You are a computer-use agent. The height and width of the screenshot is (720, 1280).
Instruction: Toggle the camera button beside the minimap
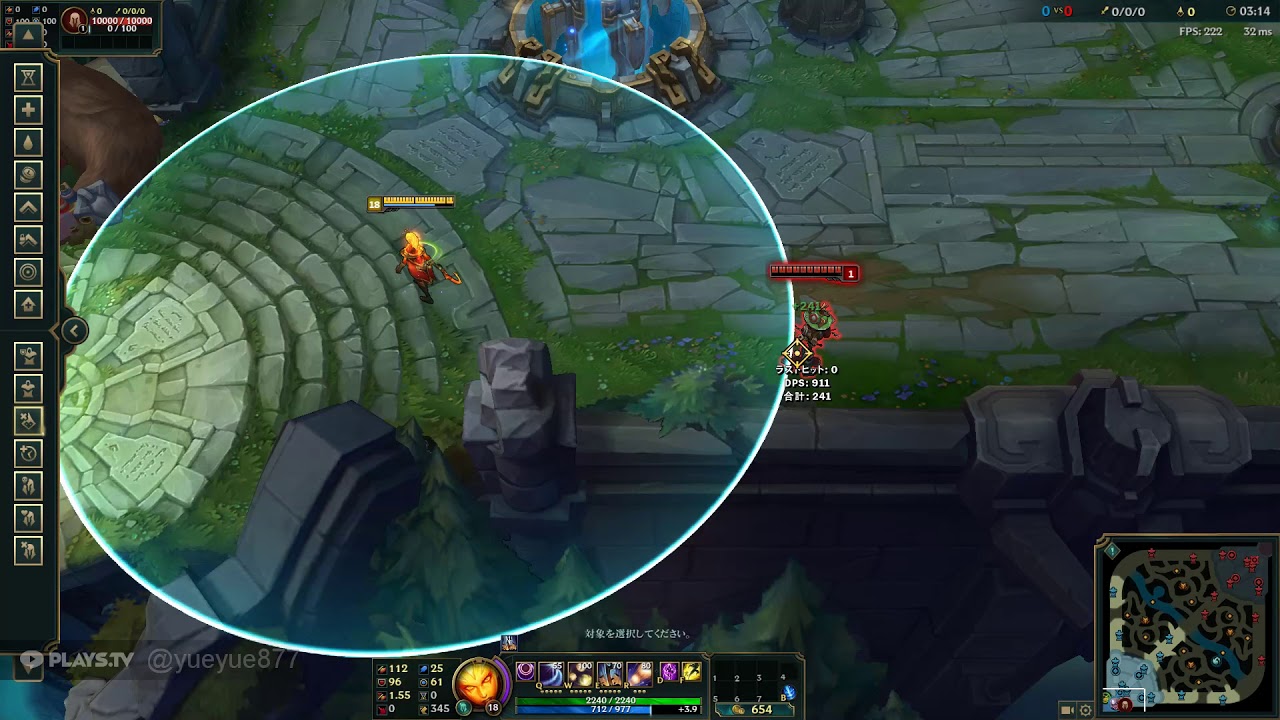click(x=1067, y=710)
